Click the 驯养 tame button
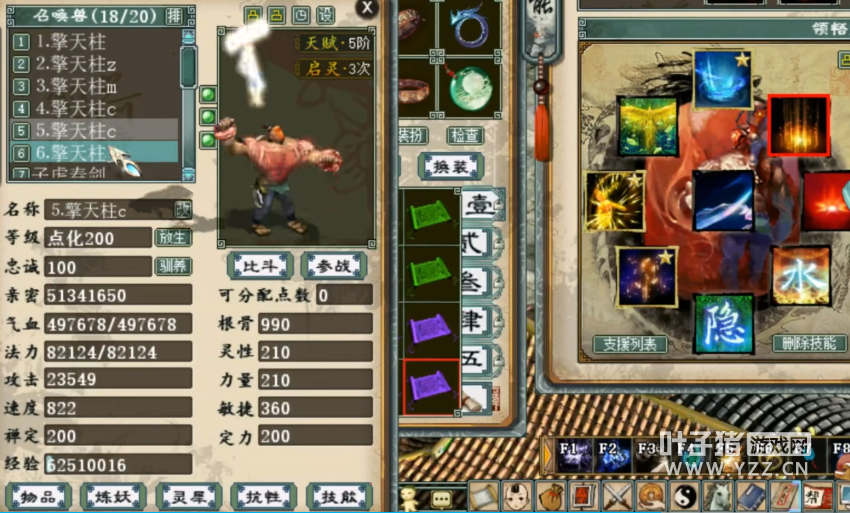Viewport: 850px width, 513px height. (172, 266)
